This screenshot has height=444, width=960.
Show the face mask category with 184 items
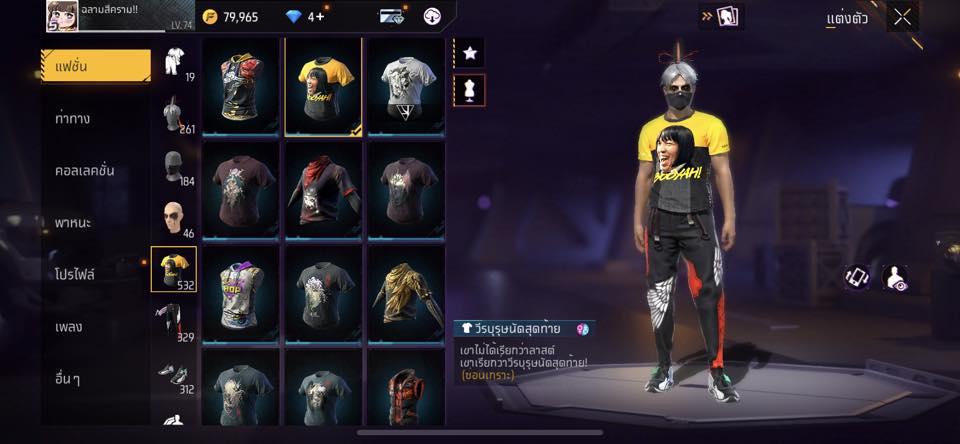click(173, 165)
